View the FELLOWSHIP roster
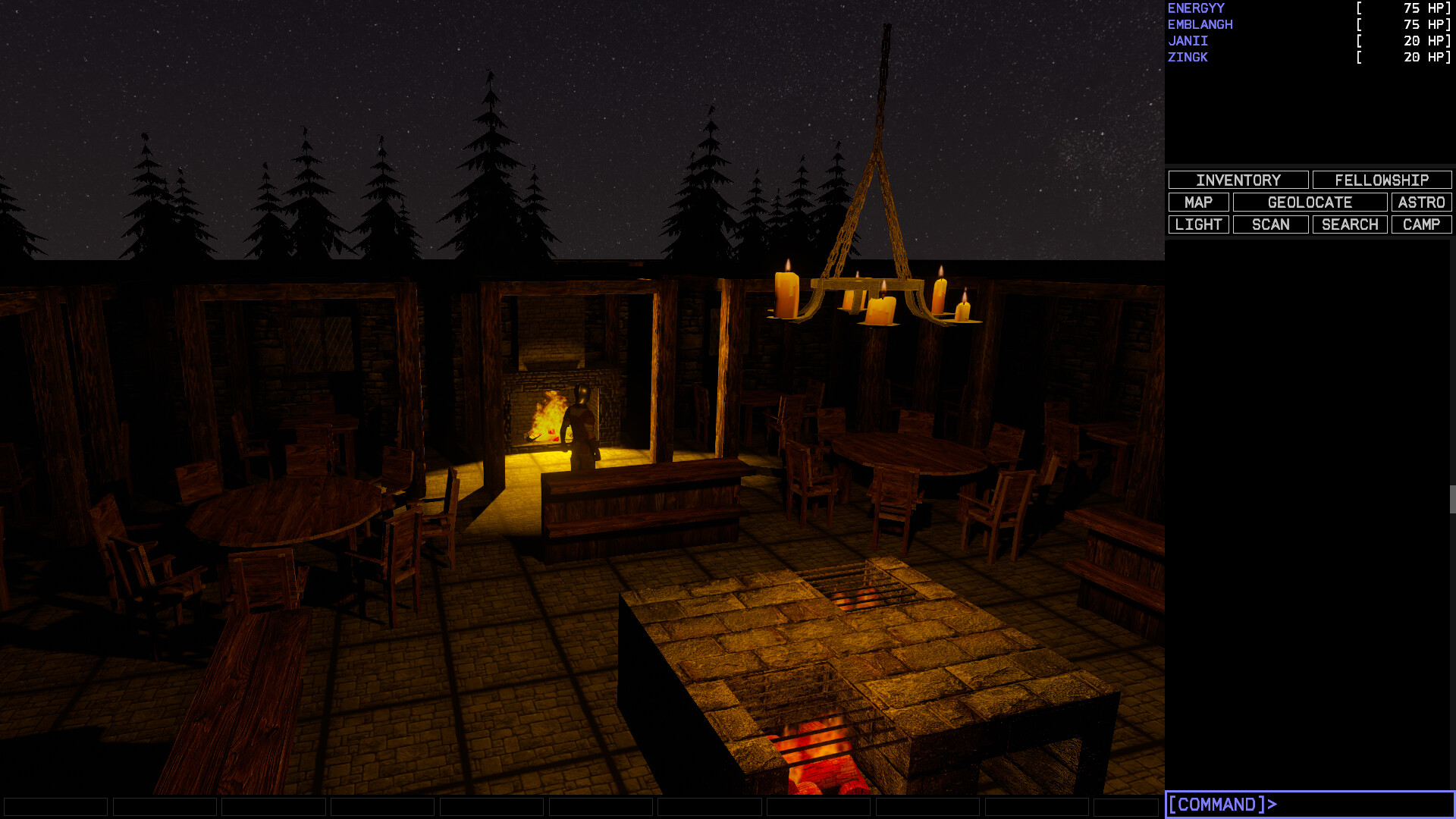Viewport: 1456px width, 819px height. point(1381,180)
